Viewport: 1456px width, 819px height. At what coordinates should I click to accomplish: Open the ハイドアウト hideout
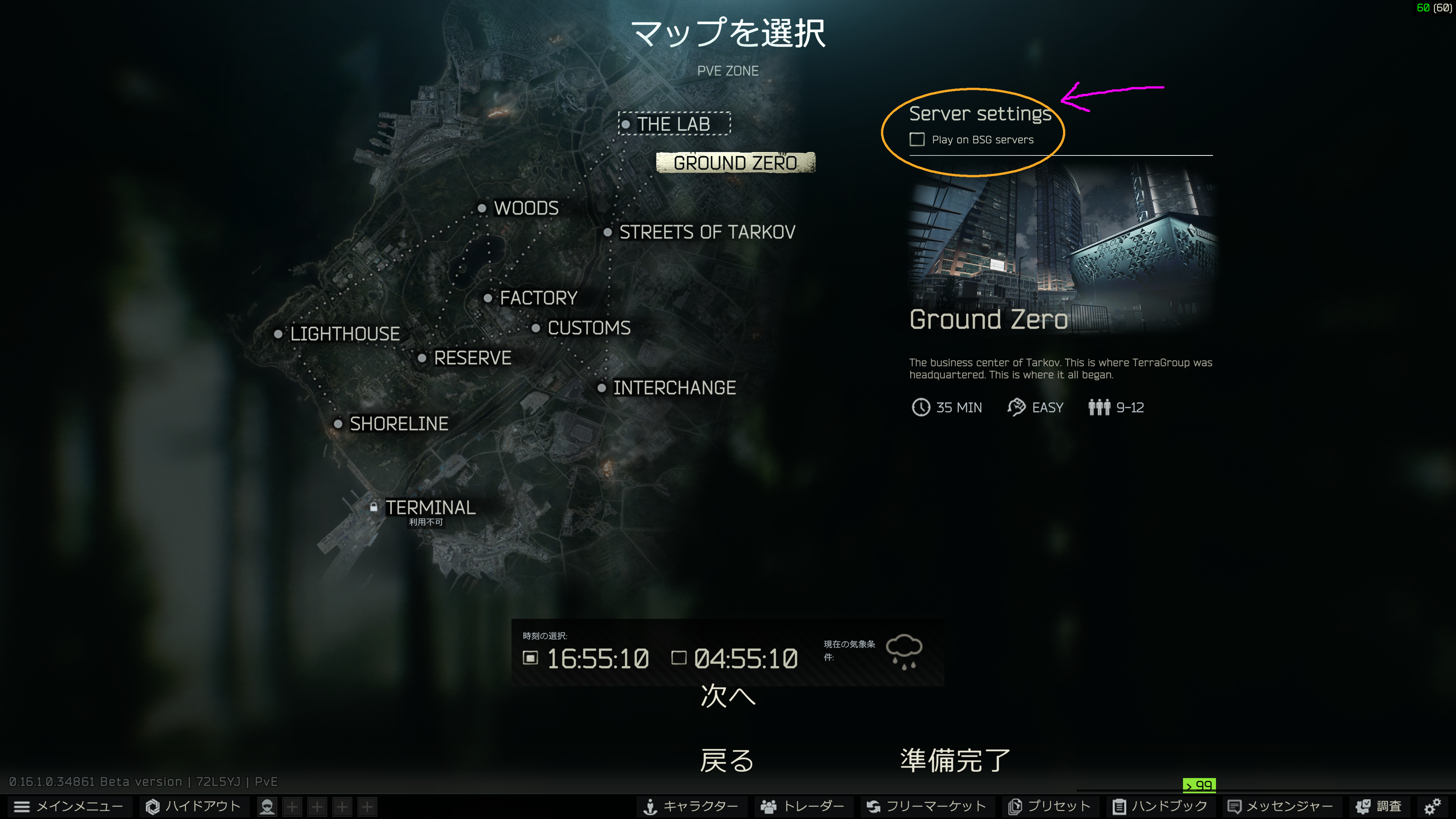click(193, 806)
